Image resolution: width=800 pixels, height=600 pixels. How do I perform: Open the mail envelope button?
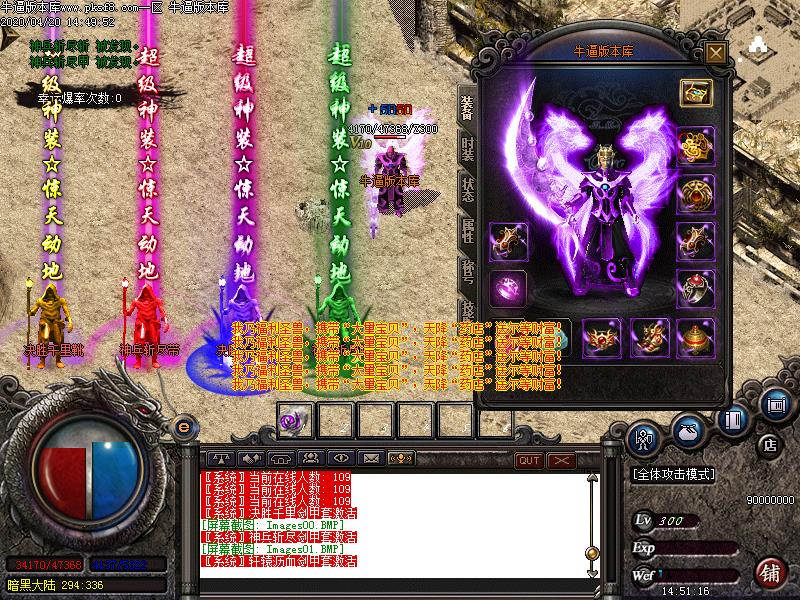[371, 458]
